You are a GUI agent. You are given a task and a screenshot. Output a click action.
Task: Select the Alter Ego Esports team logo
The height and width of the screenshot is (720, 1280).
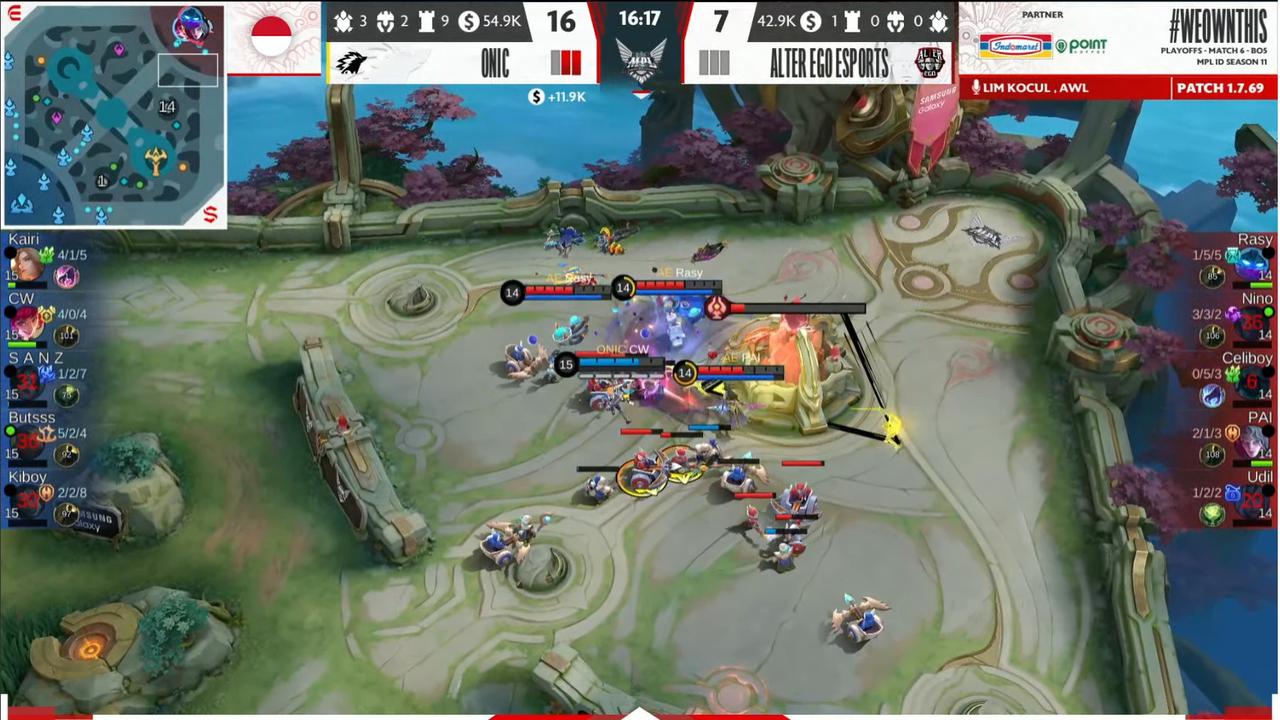tap(928, 62)
